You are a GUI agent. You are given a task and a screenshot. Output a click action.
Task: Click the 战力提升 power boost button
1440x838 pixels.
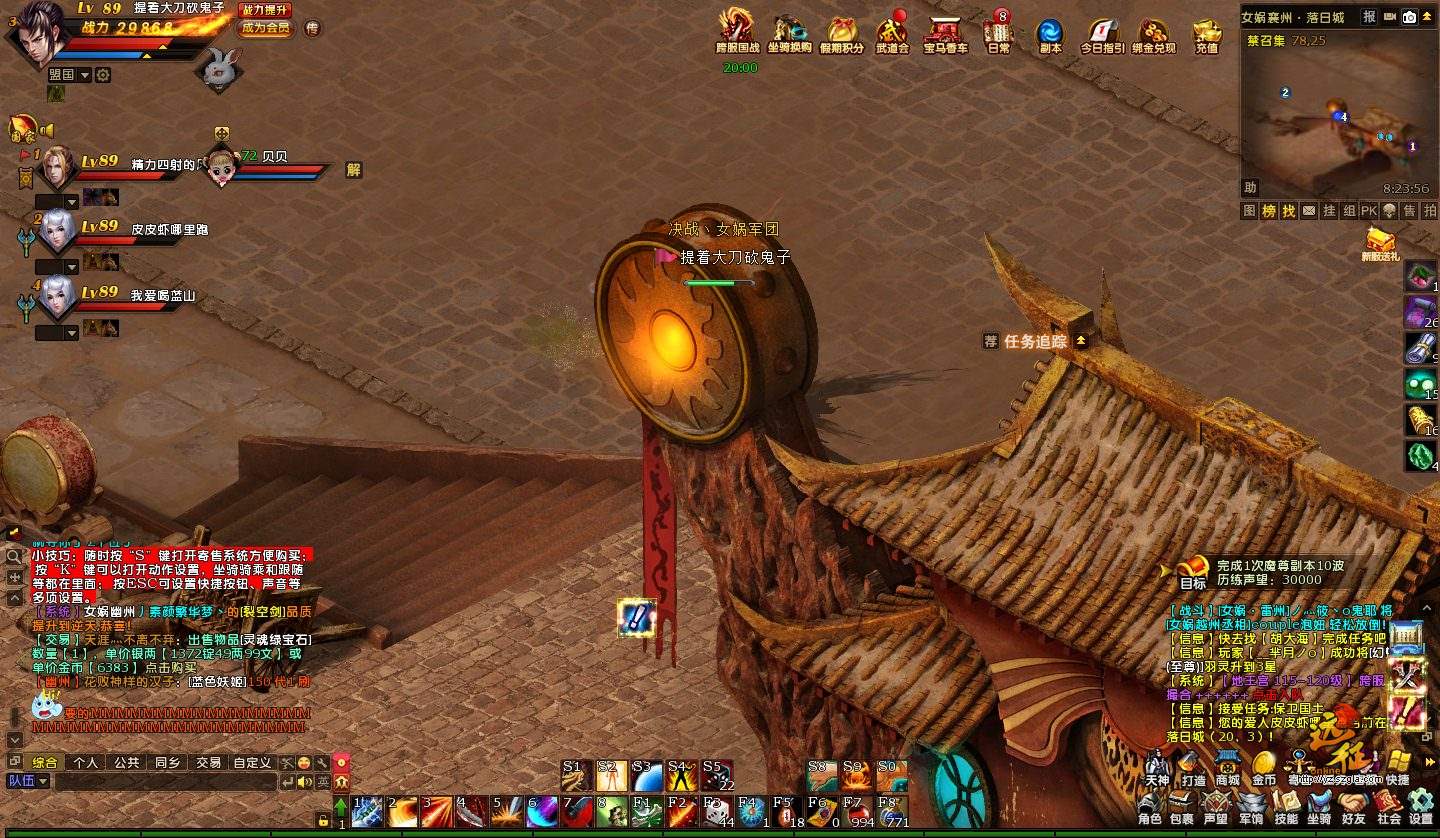[x=265, y=10]
